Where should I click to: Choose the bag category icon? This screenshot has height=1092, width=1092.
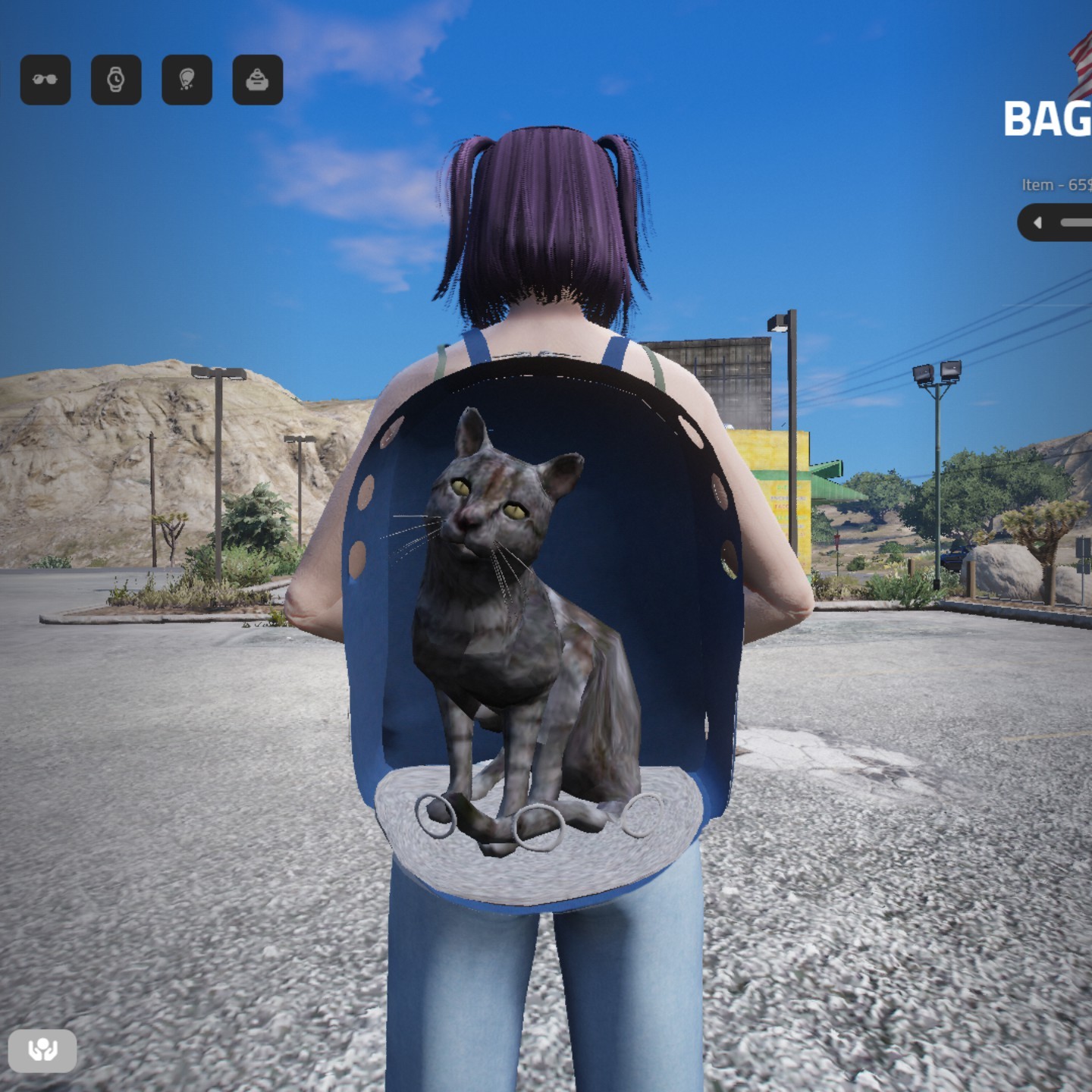258,80
